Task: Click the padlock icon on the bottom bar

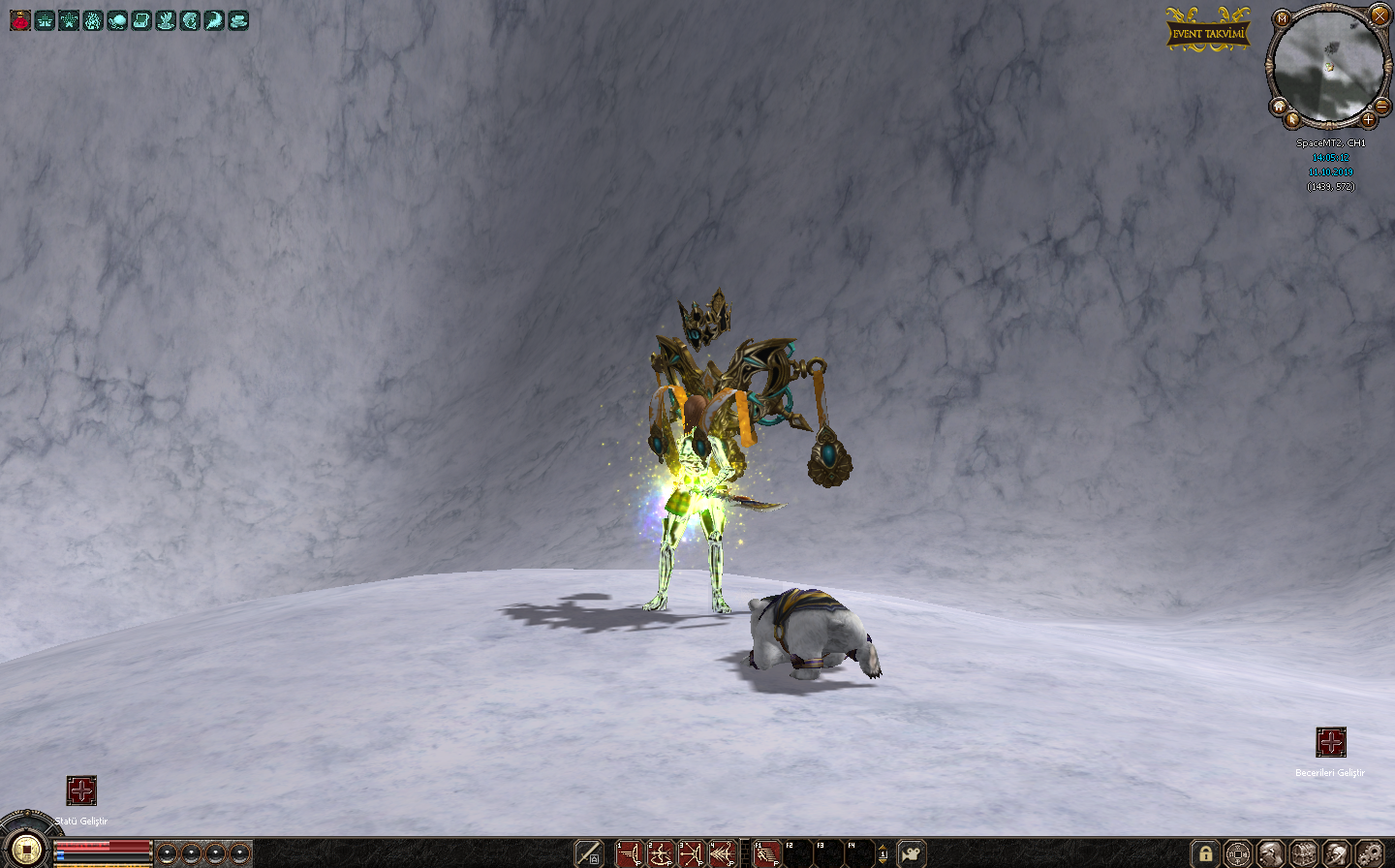Action: 1205,854
